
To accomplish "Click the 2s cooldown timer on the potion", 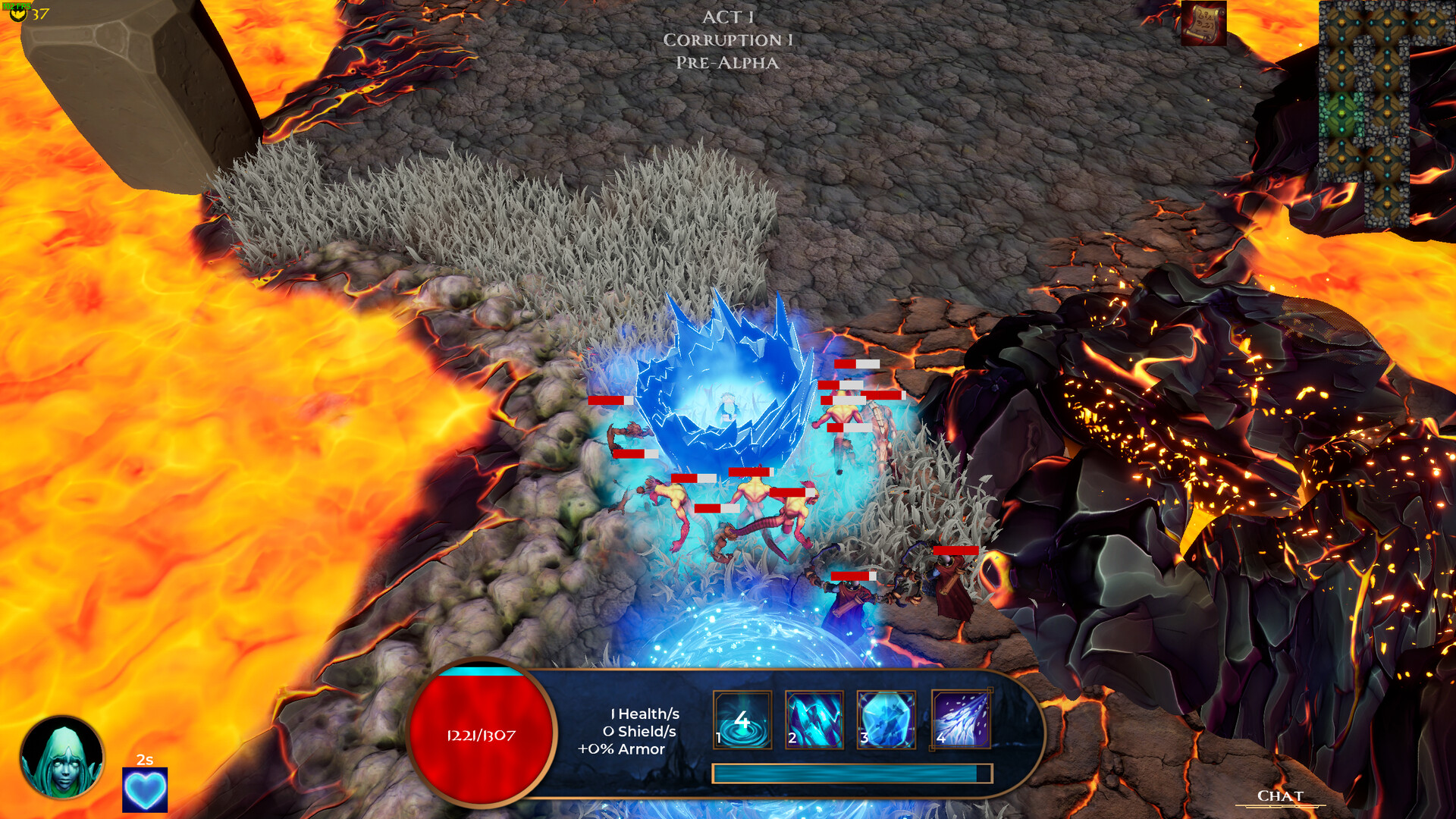I will point(145,759).
